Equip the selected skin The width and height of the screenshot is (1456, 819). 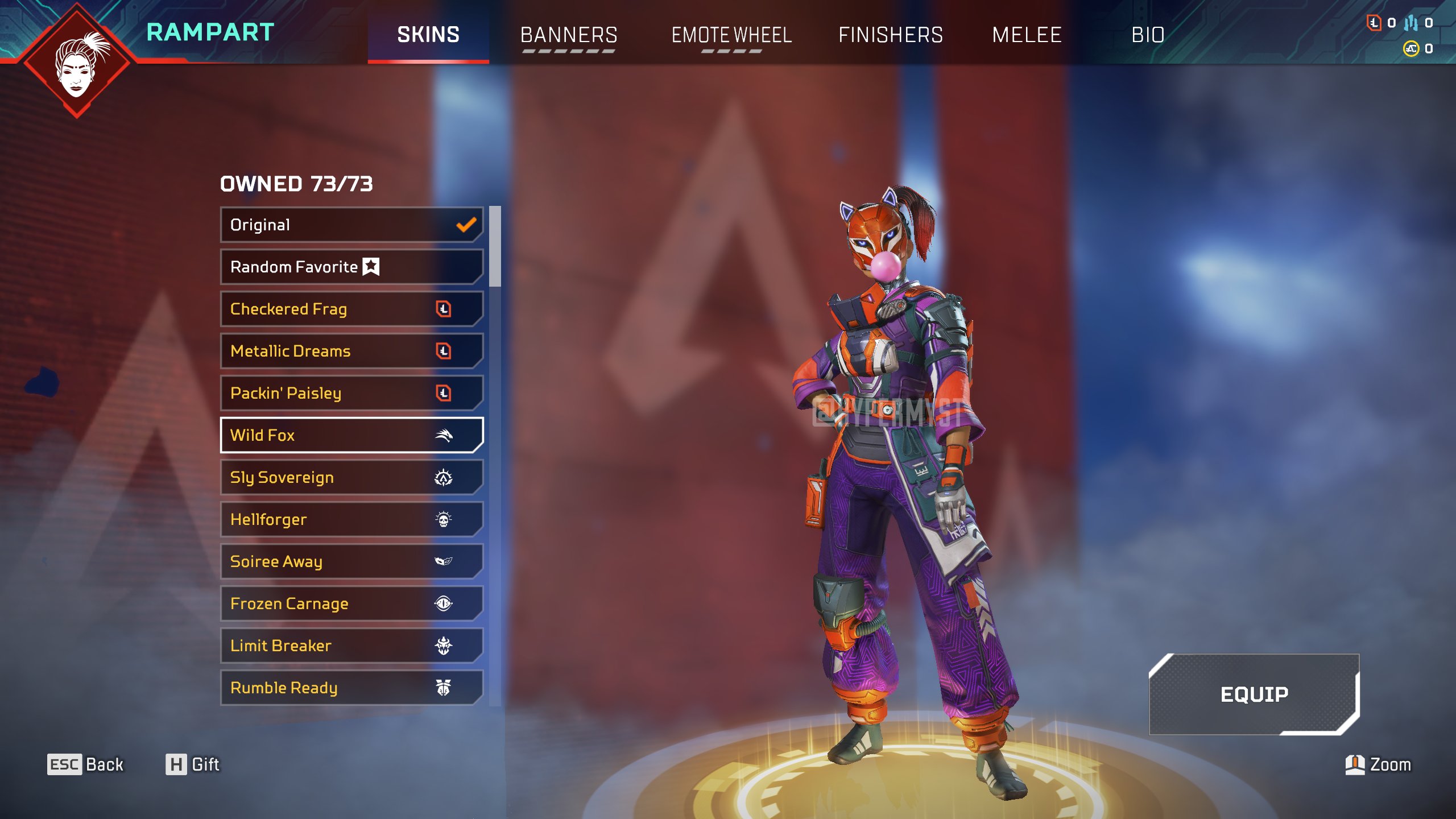(1254, 694)
